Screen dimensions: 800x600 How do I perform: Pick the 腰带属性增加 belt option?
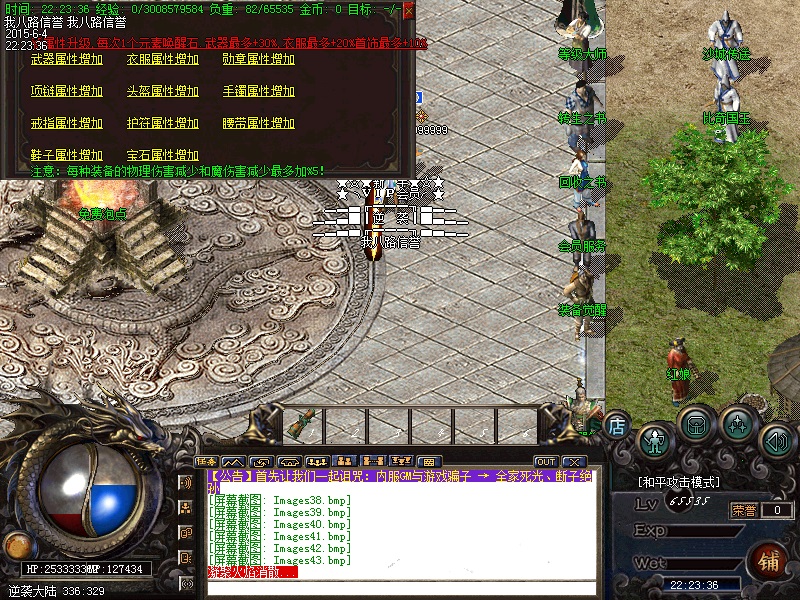pos(259,123)
